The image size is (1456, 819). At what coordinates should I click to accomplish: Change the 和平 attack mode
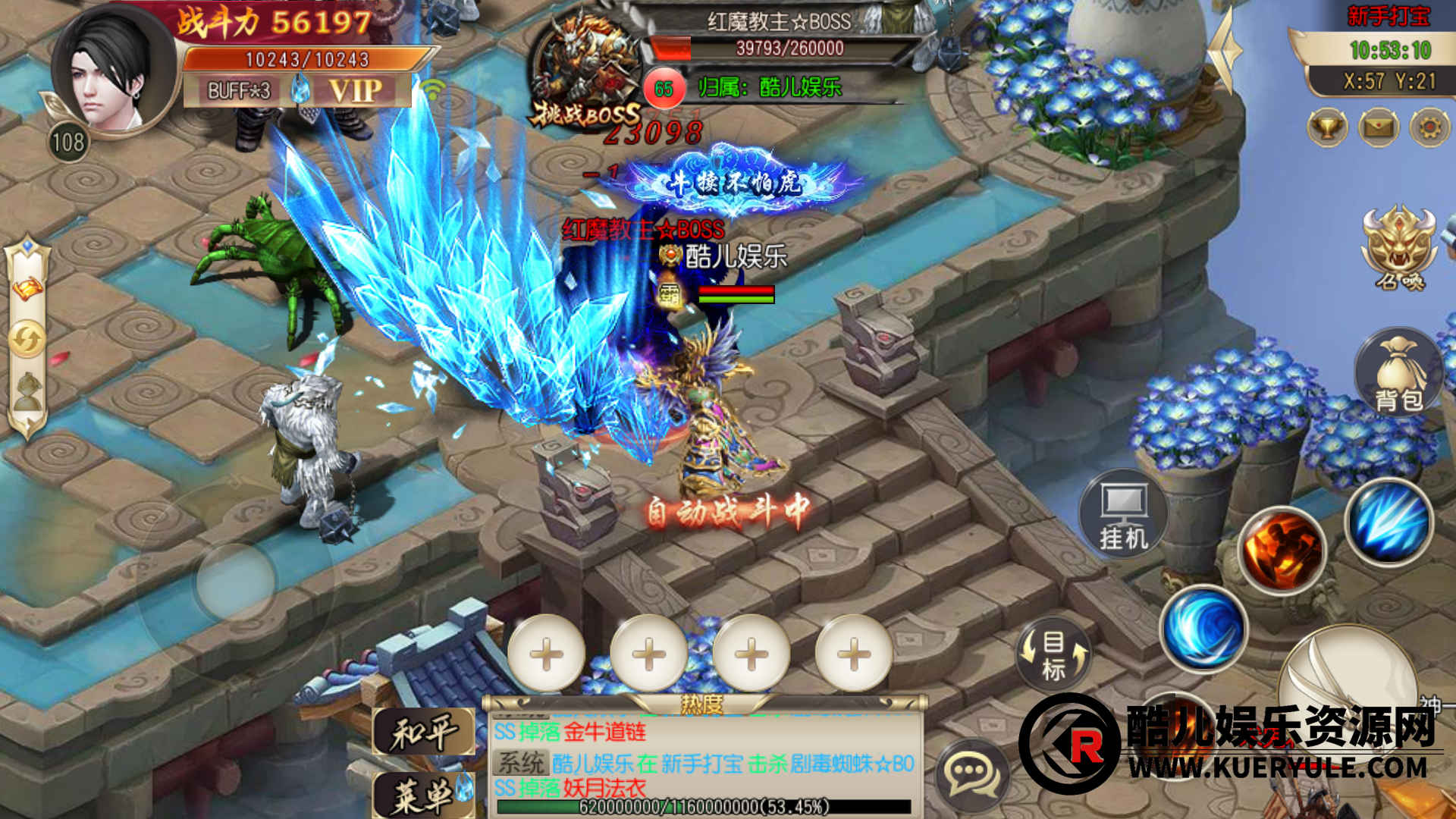pos(424,733)
